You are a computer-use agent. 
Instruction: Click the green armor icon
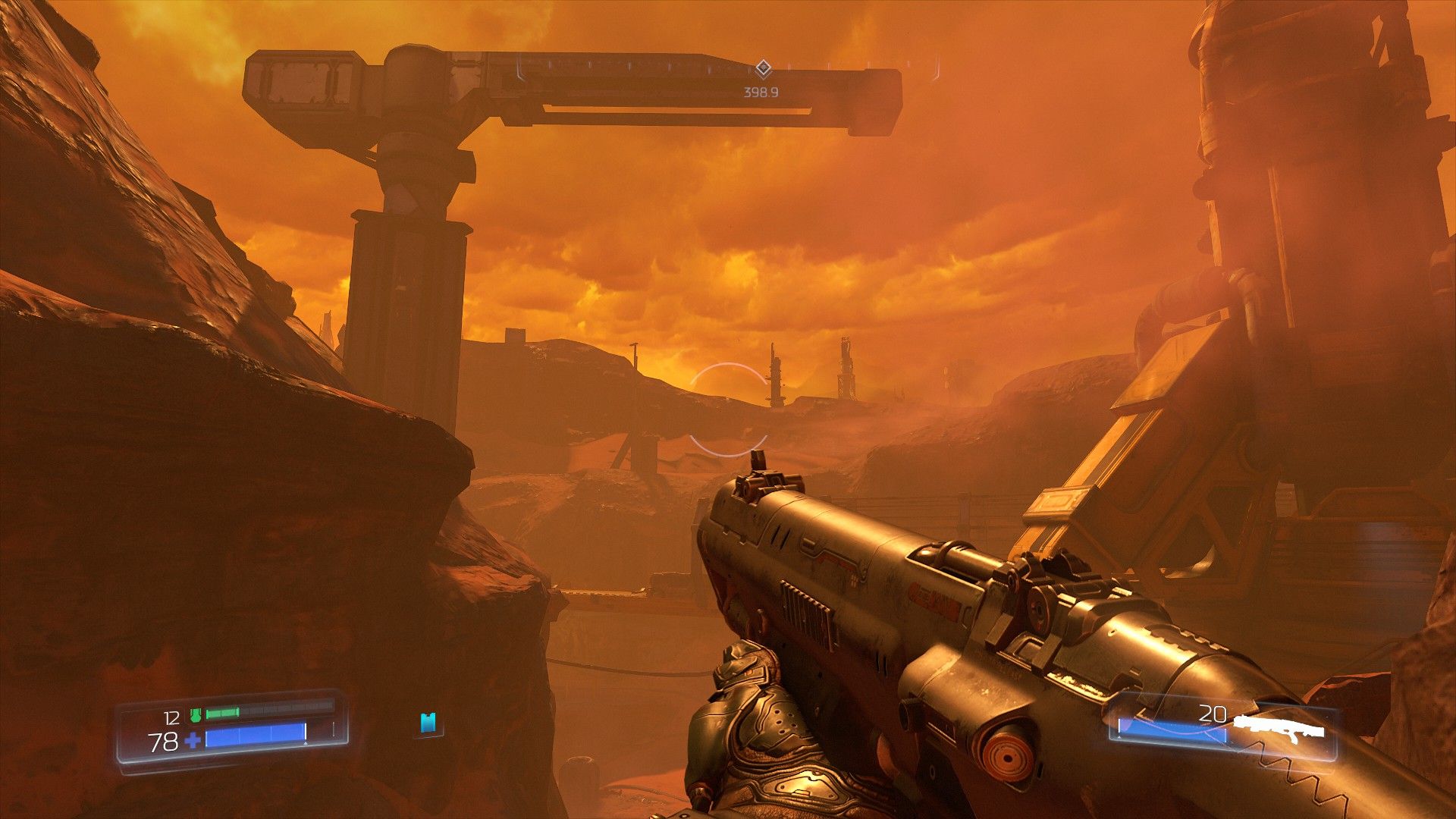tap(195, 714)
